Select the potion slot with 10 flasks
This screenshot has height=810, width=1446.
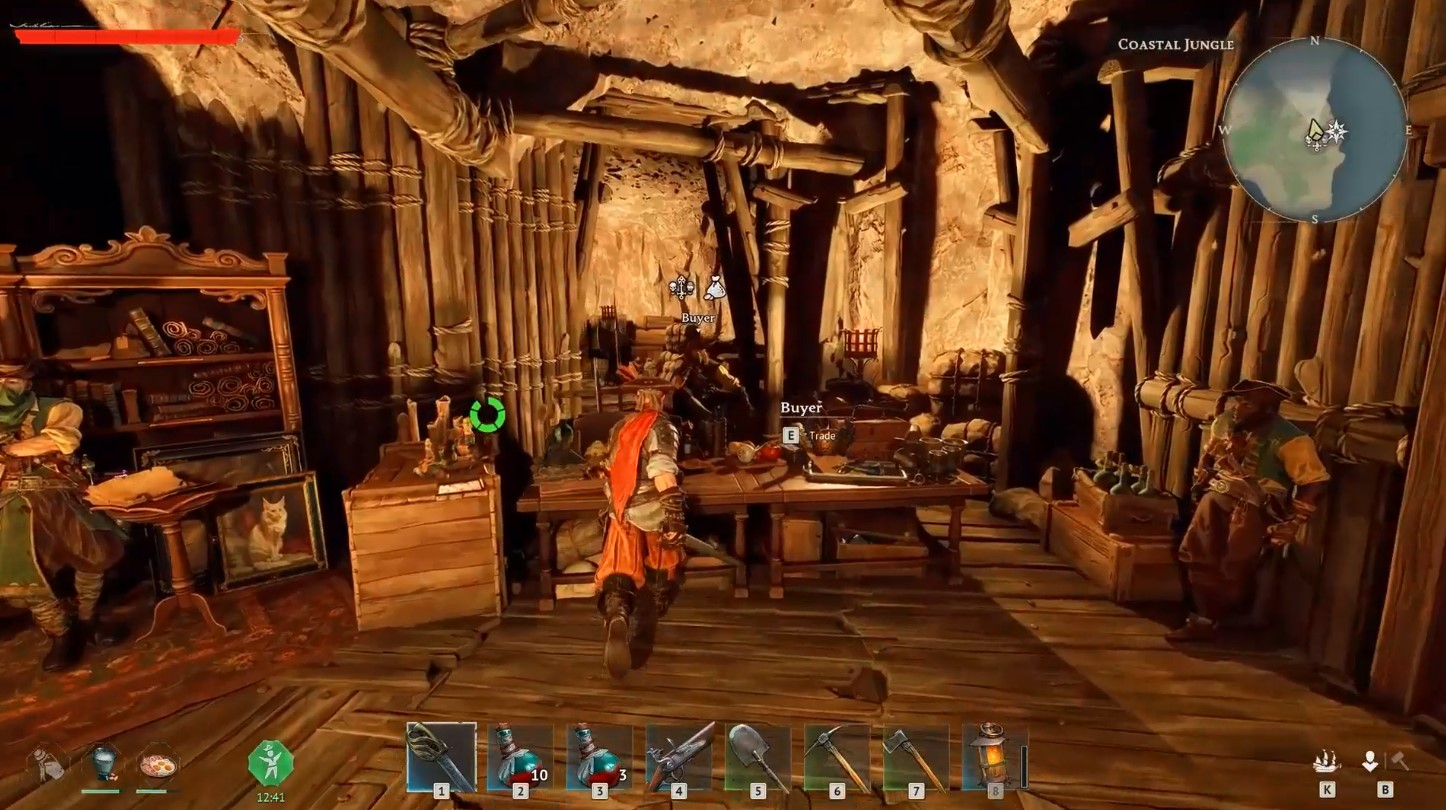pyautogui.click(x=520, y=757)
